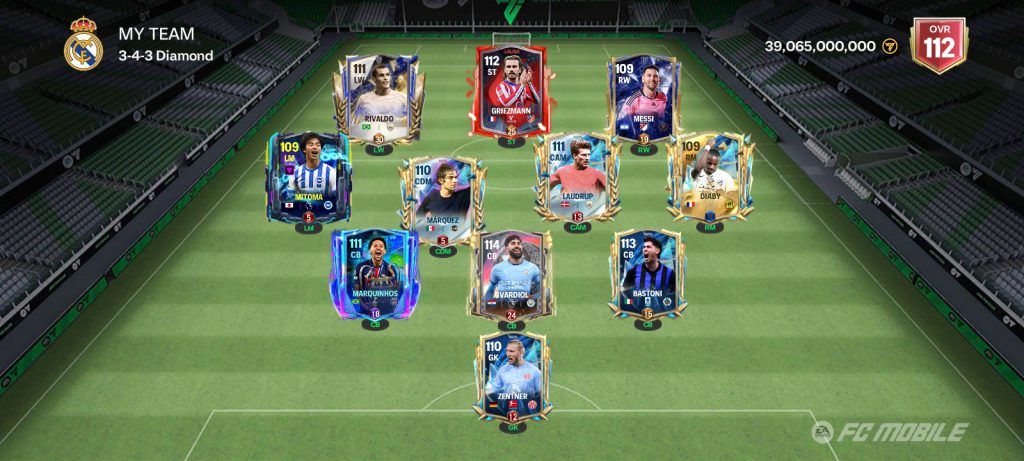Pick the Marquez CDM player card
This screenshot has width=1024, height=461.
click(441, 198)
